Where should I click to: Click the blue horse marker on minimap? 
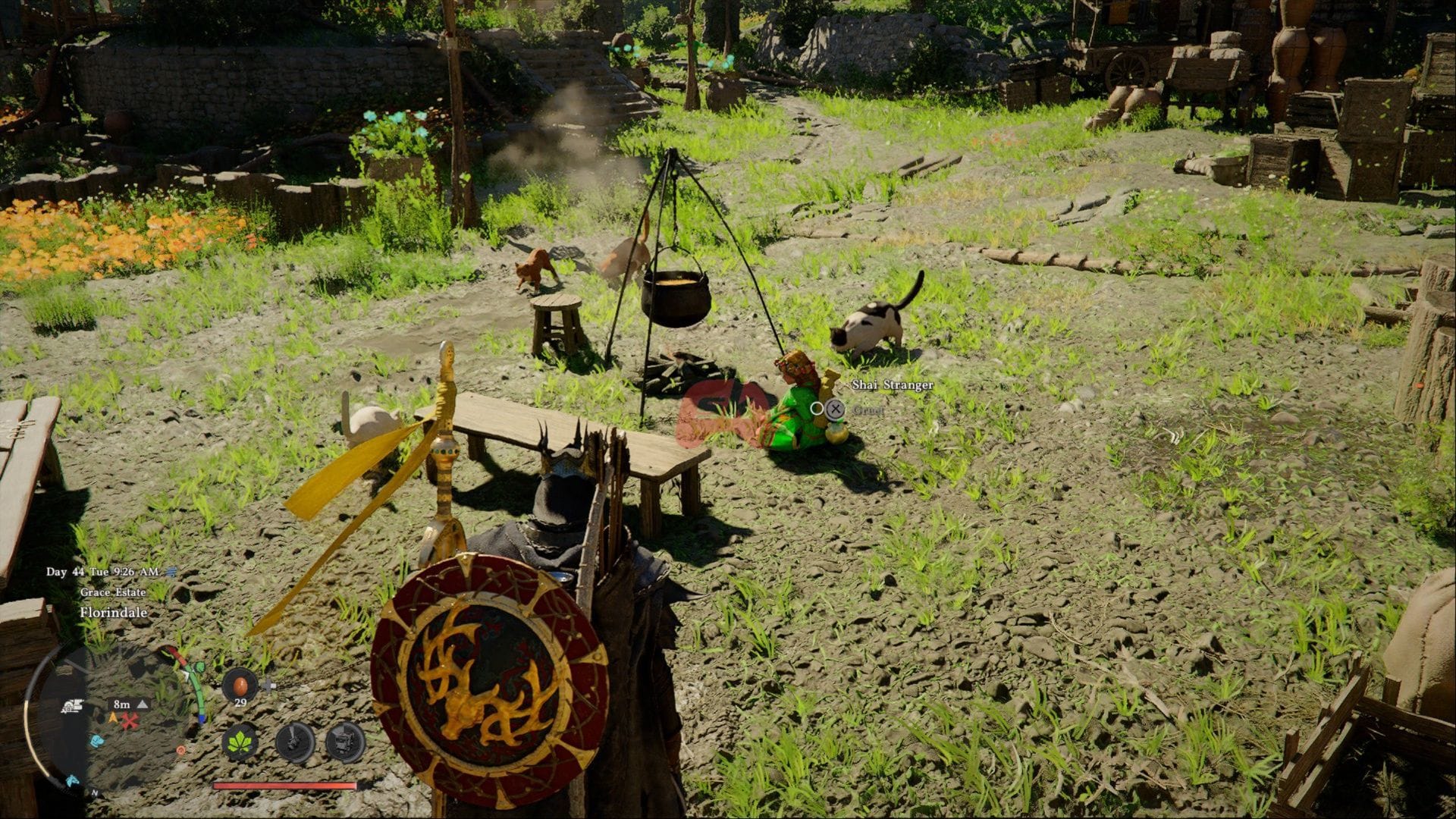[72, 779]
